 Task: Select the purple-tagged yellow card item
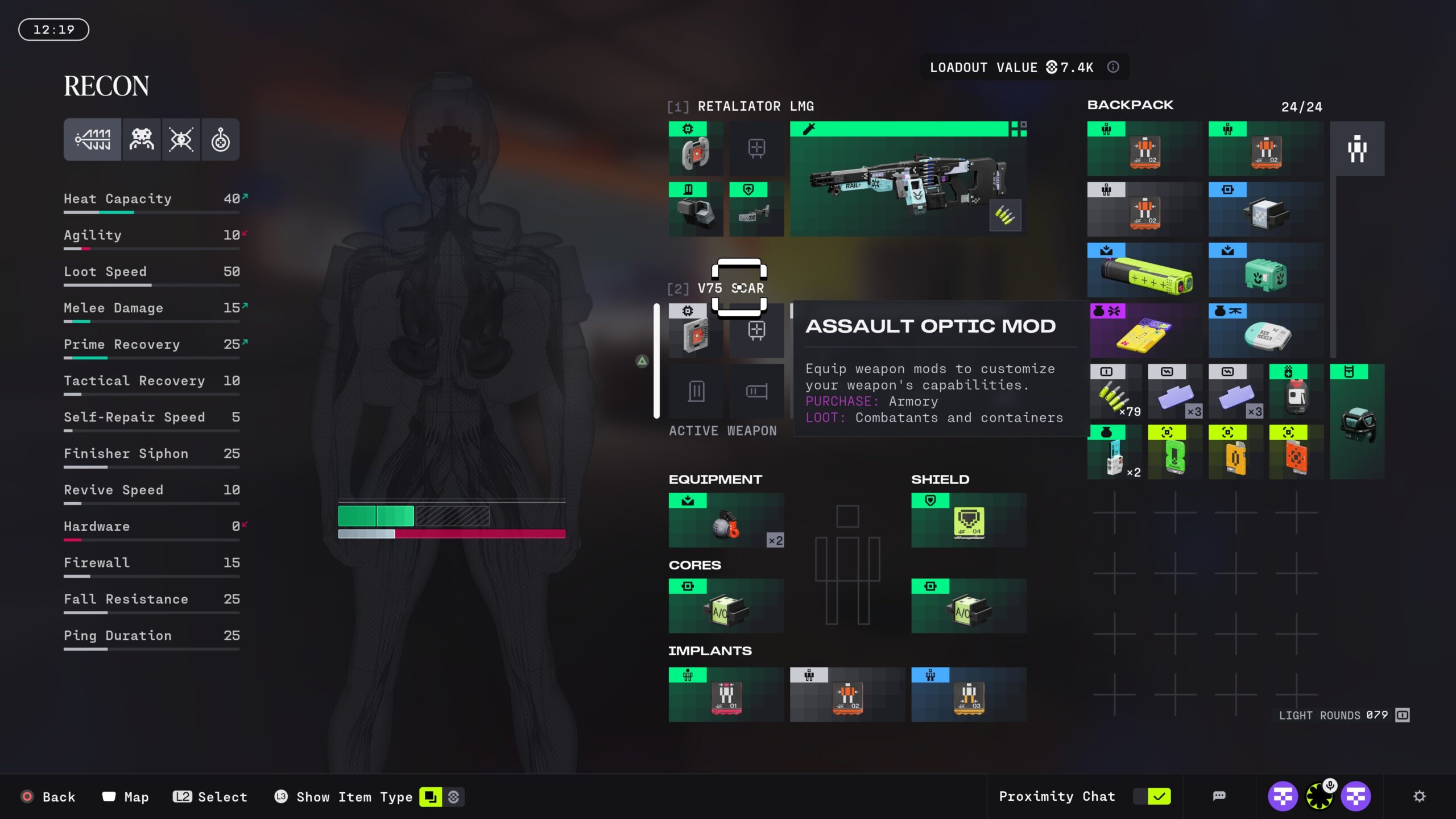pyautogui.click(x=1145, y=331)
